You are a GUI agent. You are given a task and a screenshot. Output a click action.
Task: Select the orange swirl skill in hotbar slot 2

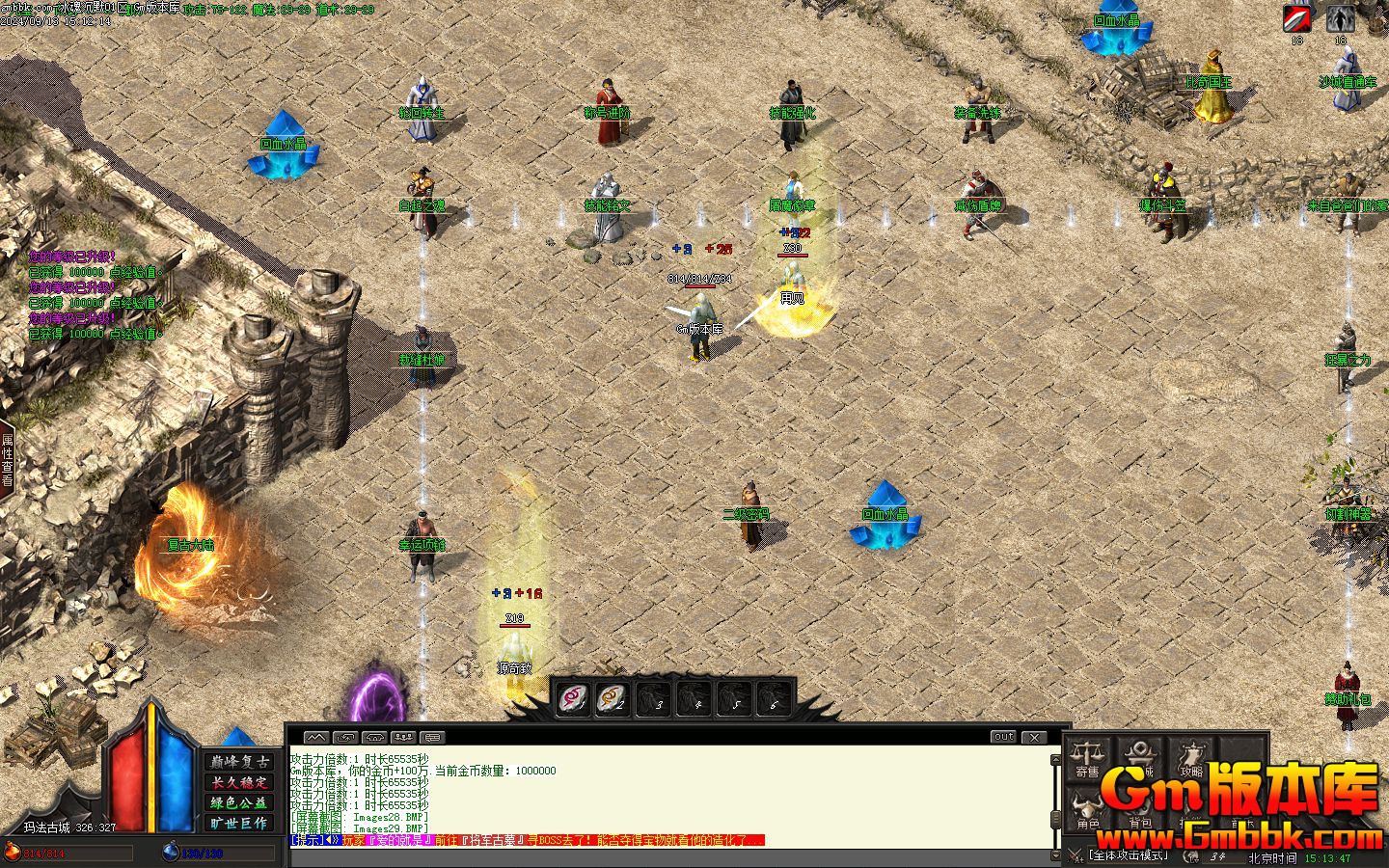click(612, 698)
